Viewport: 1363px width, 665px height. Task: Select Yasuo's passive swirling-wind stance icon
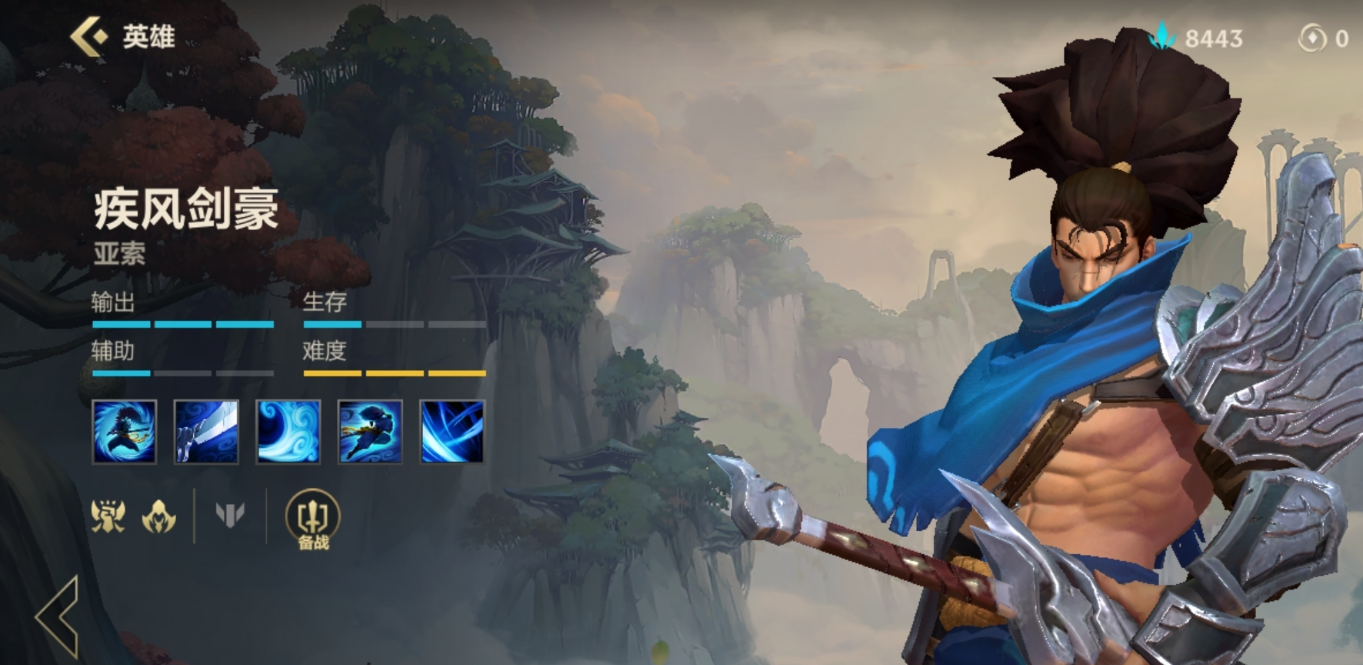pos(125,432)
